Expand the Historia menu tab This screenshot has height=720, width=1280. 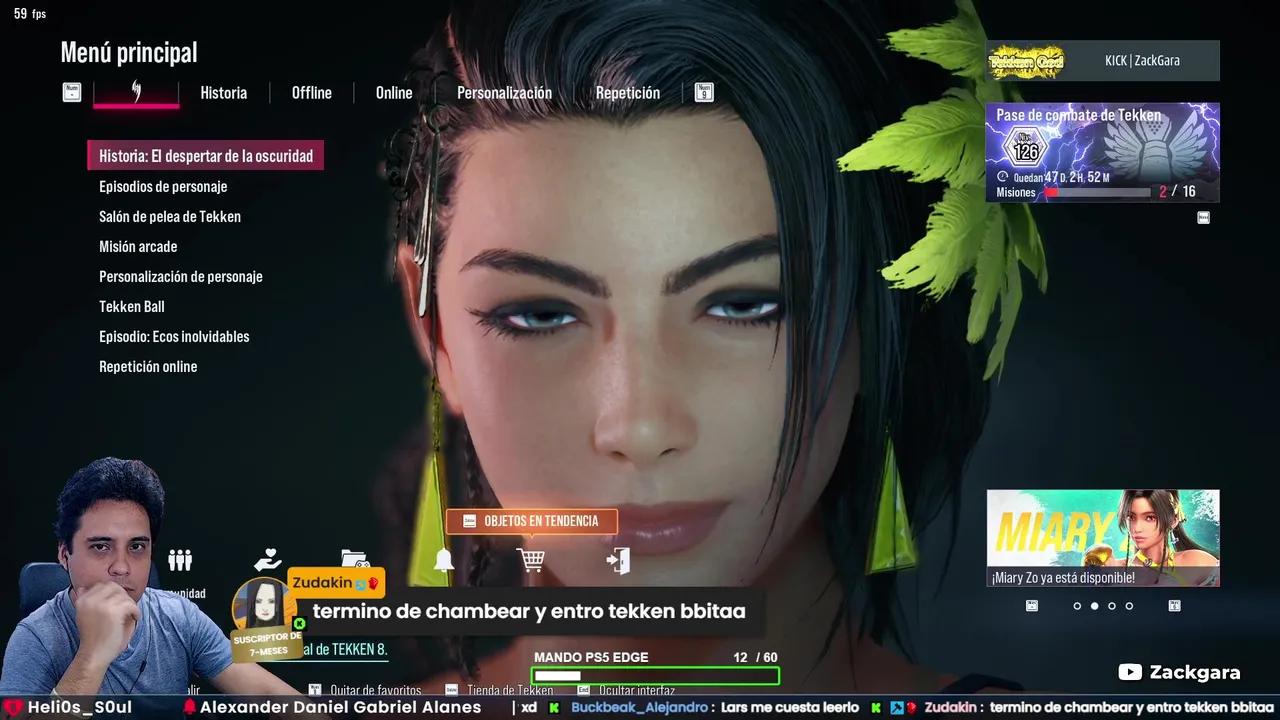coord(223,92)
